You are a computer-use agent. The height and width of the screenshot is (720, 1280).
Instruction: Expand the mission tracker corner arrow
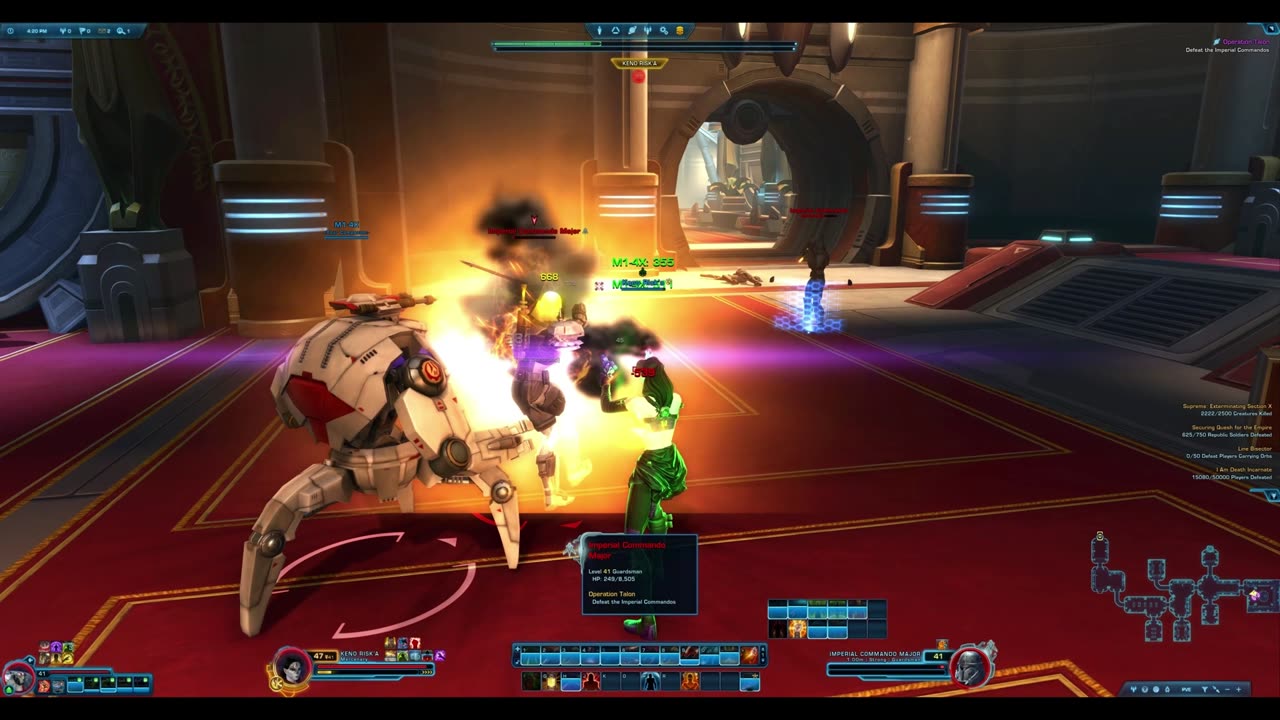coord(1272,495)
